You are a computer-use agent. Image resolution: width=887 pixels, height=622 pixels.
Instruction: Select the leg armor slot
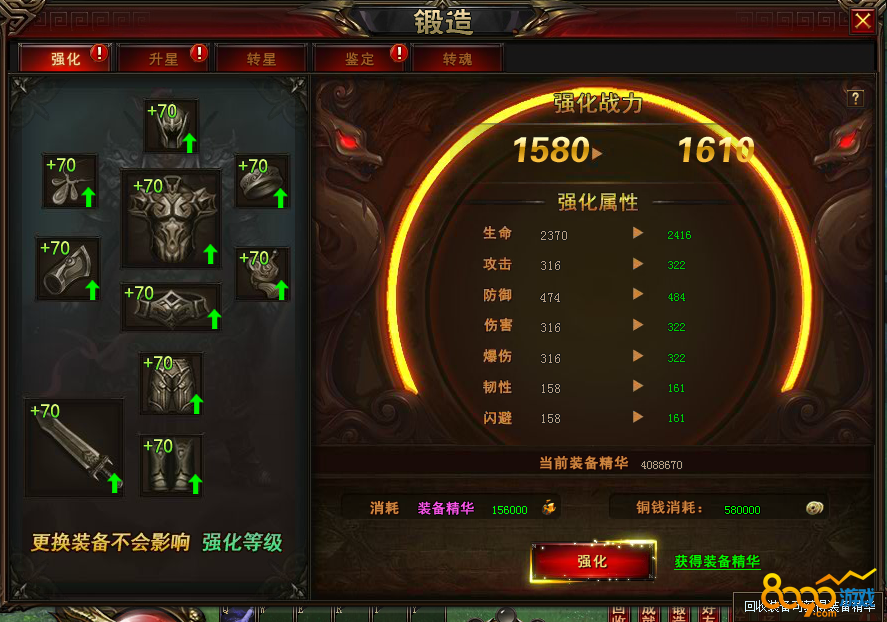[x=171, y=383]
